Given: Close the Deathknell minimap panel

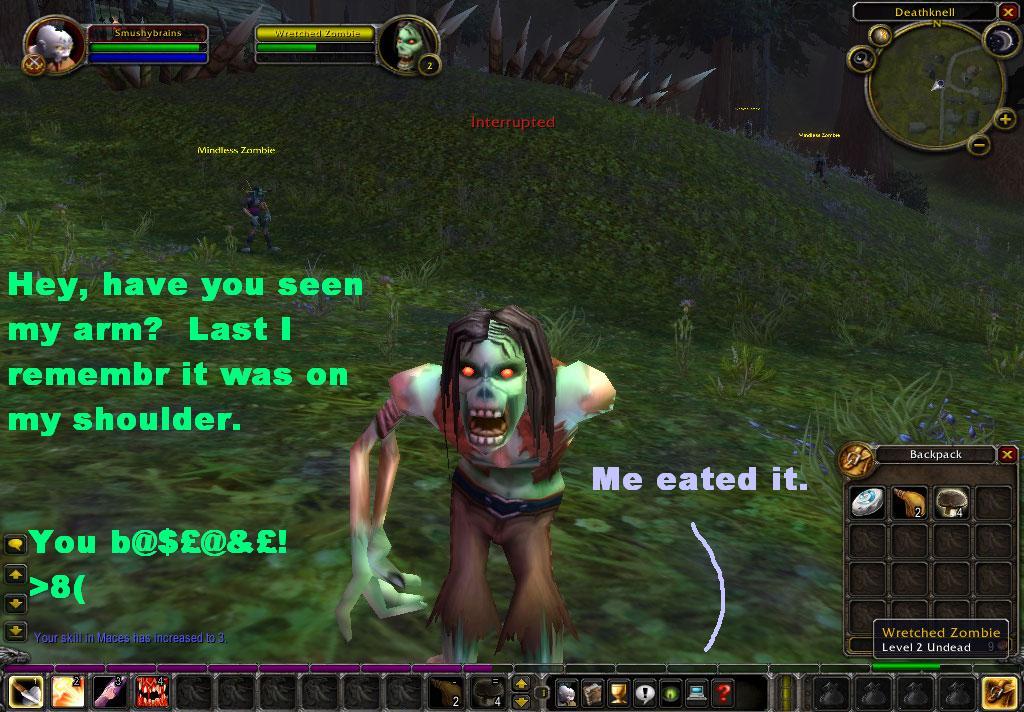Looking at the screenshot, I should pyautogui.click(x=1006, y=12).
